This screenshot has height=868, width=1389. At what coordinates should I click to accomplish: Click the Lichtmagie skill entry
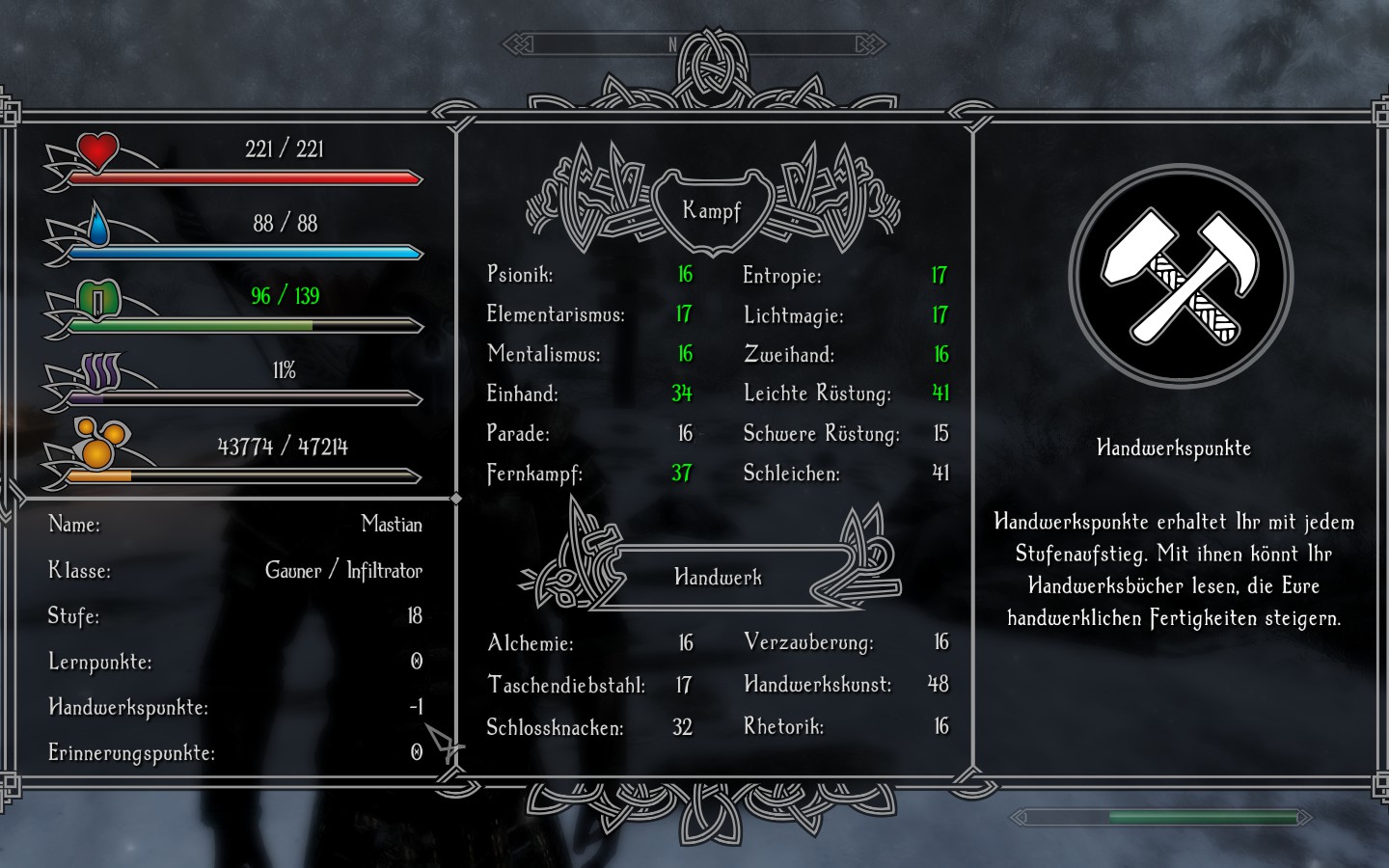pos(794,315)
